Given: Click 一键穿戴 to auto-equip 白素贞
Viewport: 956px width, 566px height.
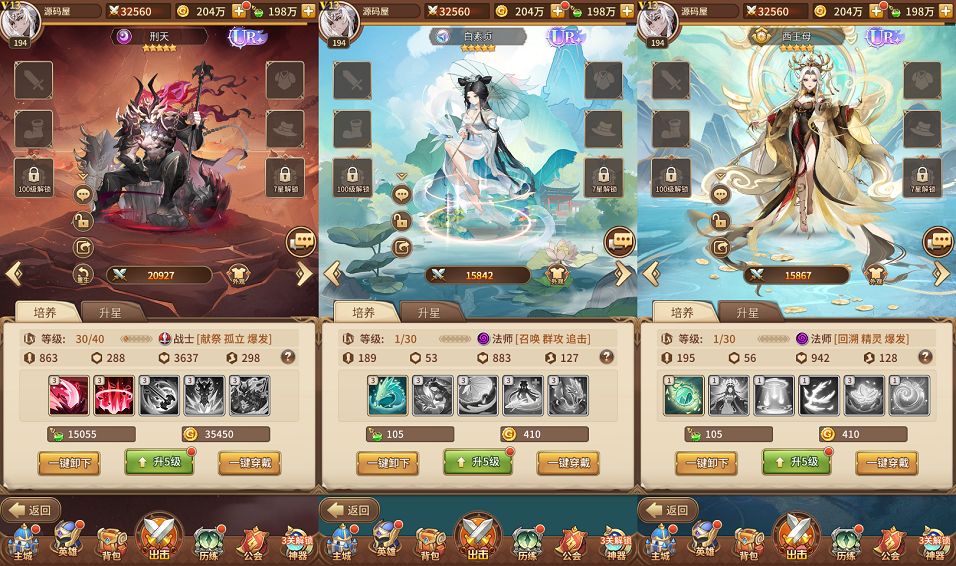Looking at the screenshot, I should click(x=568, y=462).
